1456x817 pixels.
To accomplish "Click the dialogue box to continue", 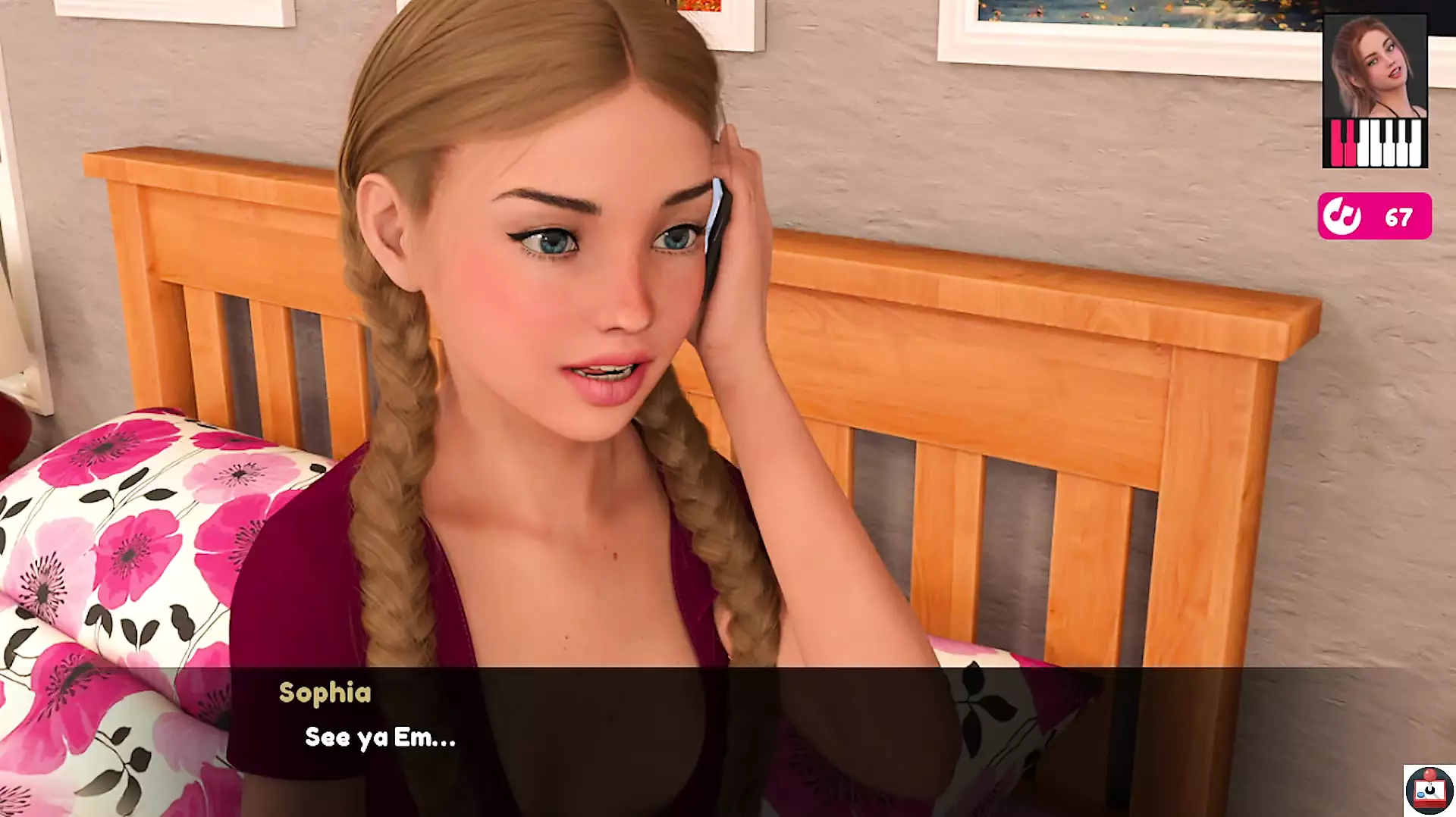I will tap(728, 739).
